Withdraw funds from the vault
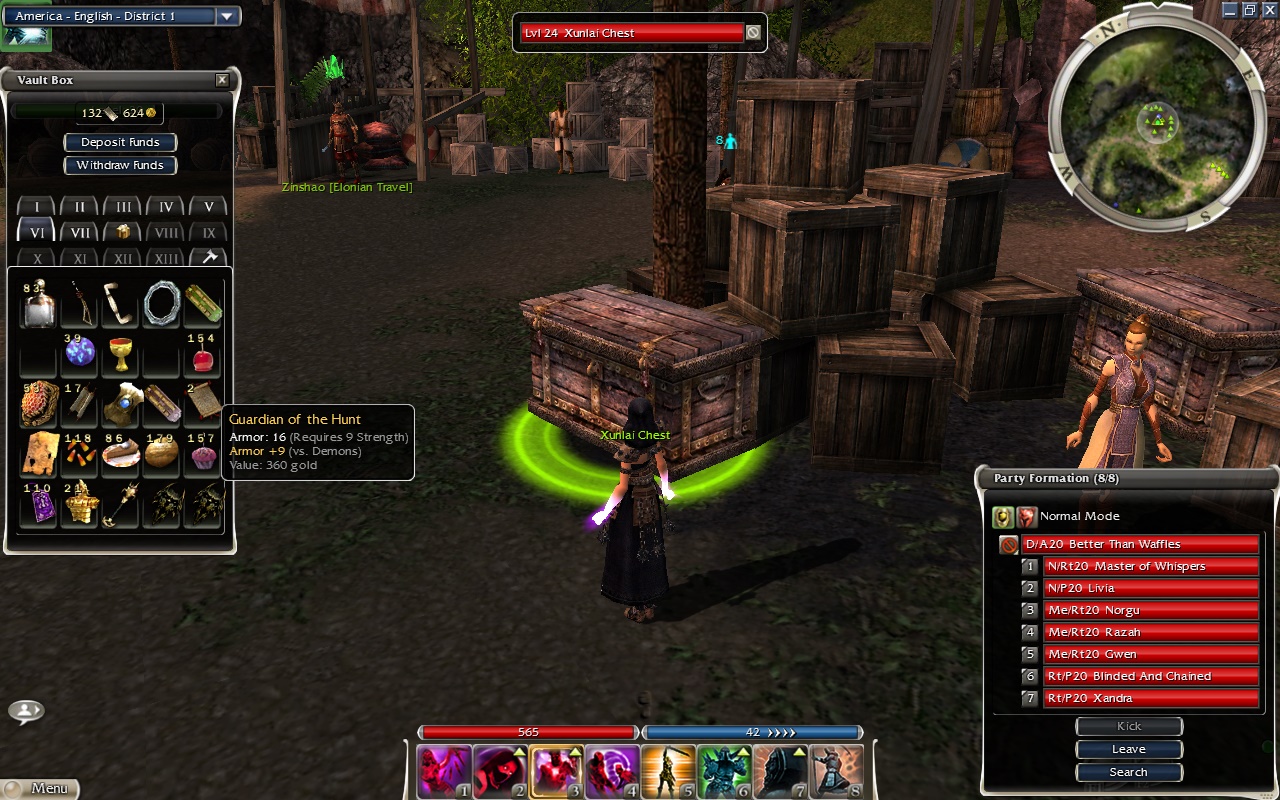Viewport: 1280px width, 800px height. pos(120,165)
